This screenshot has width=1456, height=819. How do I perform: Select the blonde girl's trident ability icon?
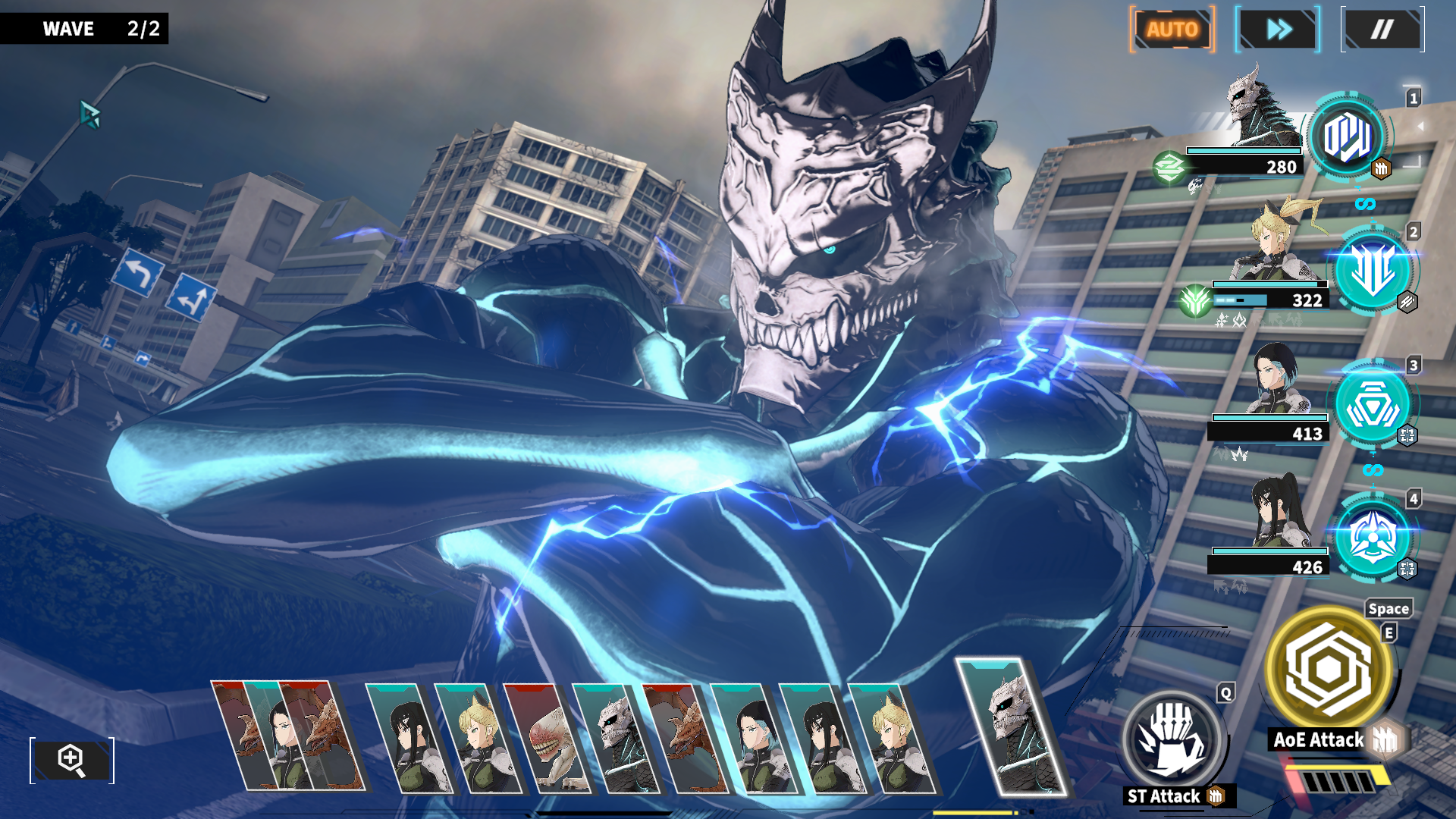[x=1373, y=271]
